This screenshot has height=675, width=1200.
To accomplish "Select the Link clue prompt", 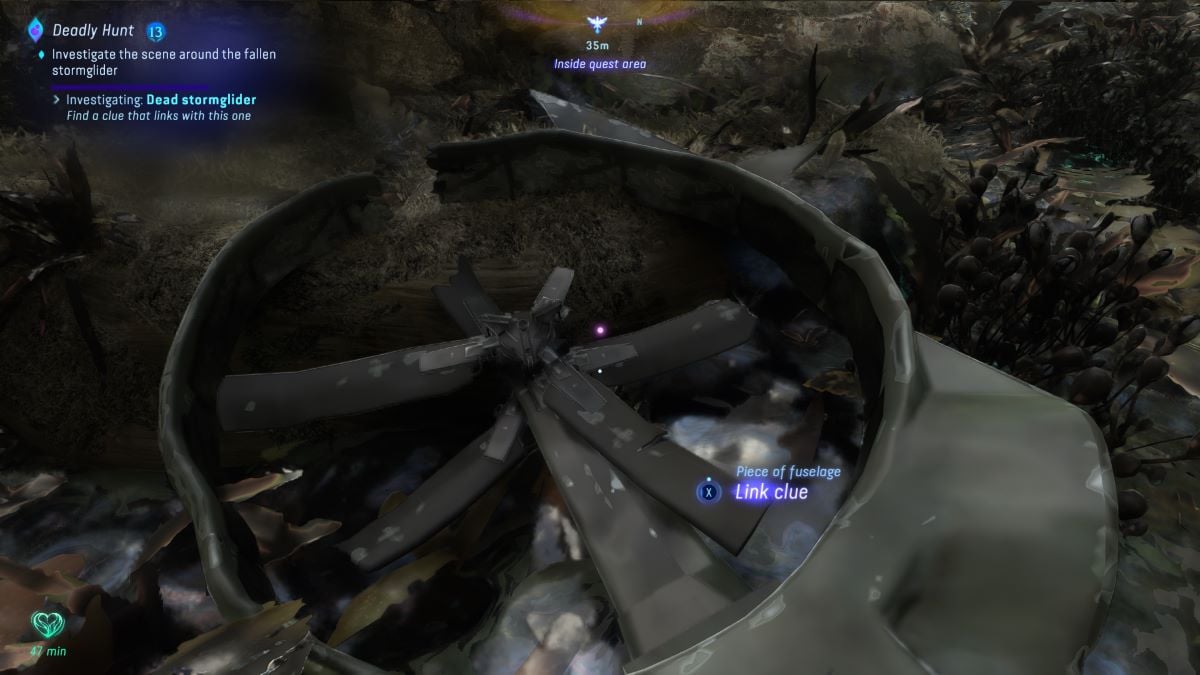I will (770, 492).
